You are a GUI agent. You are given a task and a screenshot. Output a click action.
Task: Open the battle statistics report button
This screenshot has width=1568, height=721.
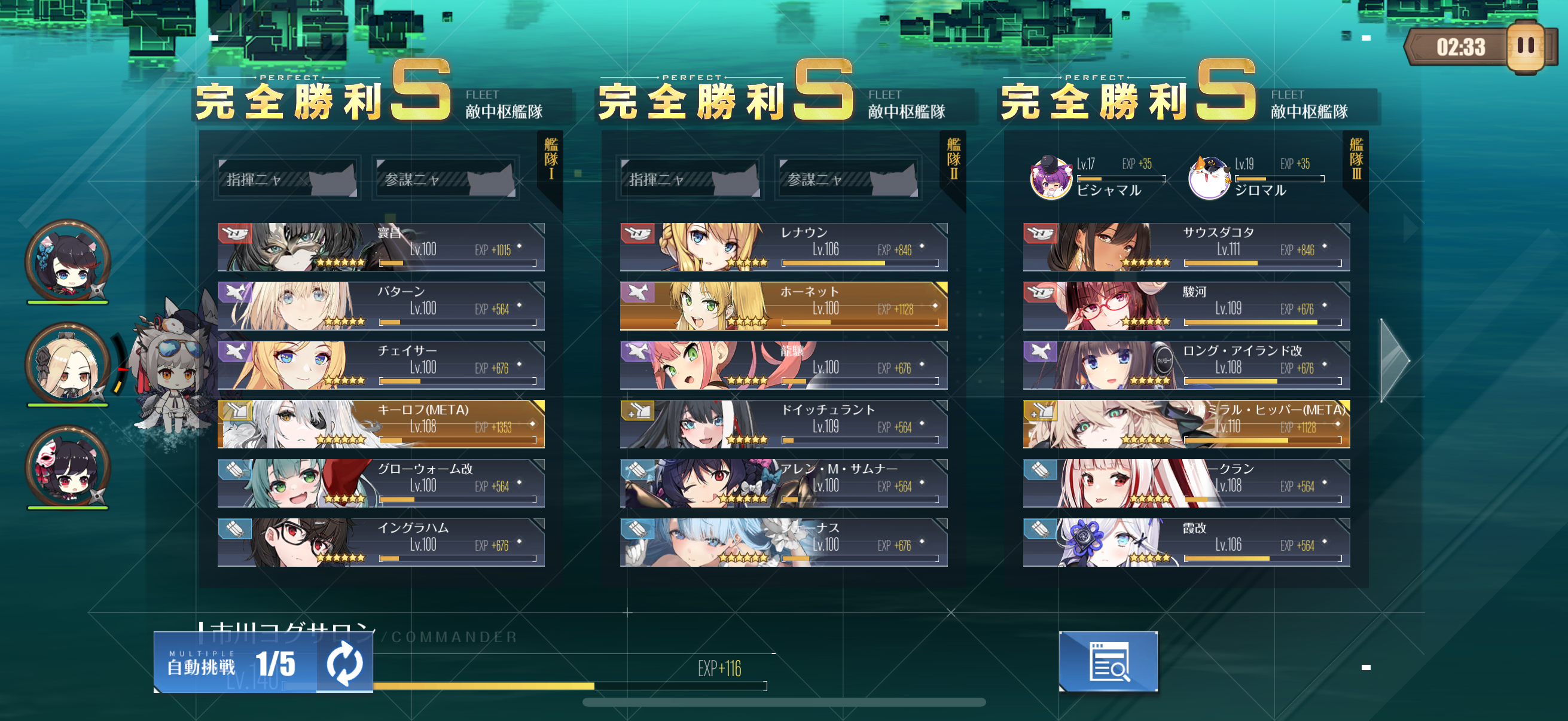pyautogui.click(x=1108, y=661)
